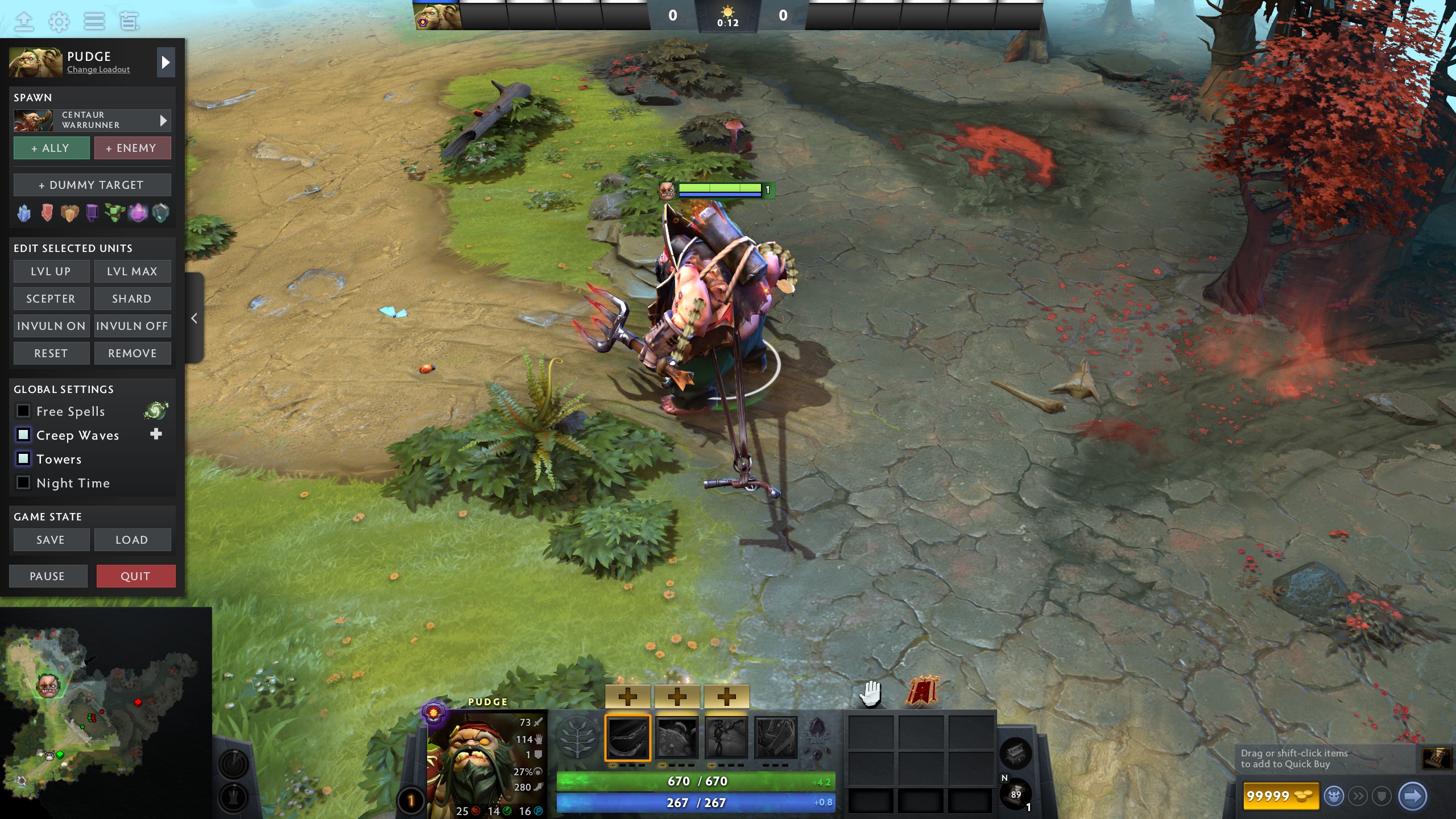Collapse the demo panel with the chevron
1456x819 pixels.
pos(194,318)
